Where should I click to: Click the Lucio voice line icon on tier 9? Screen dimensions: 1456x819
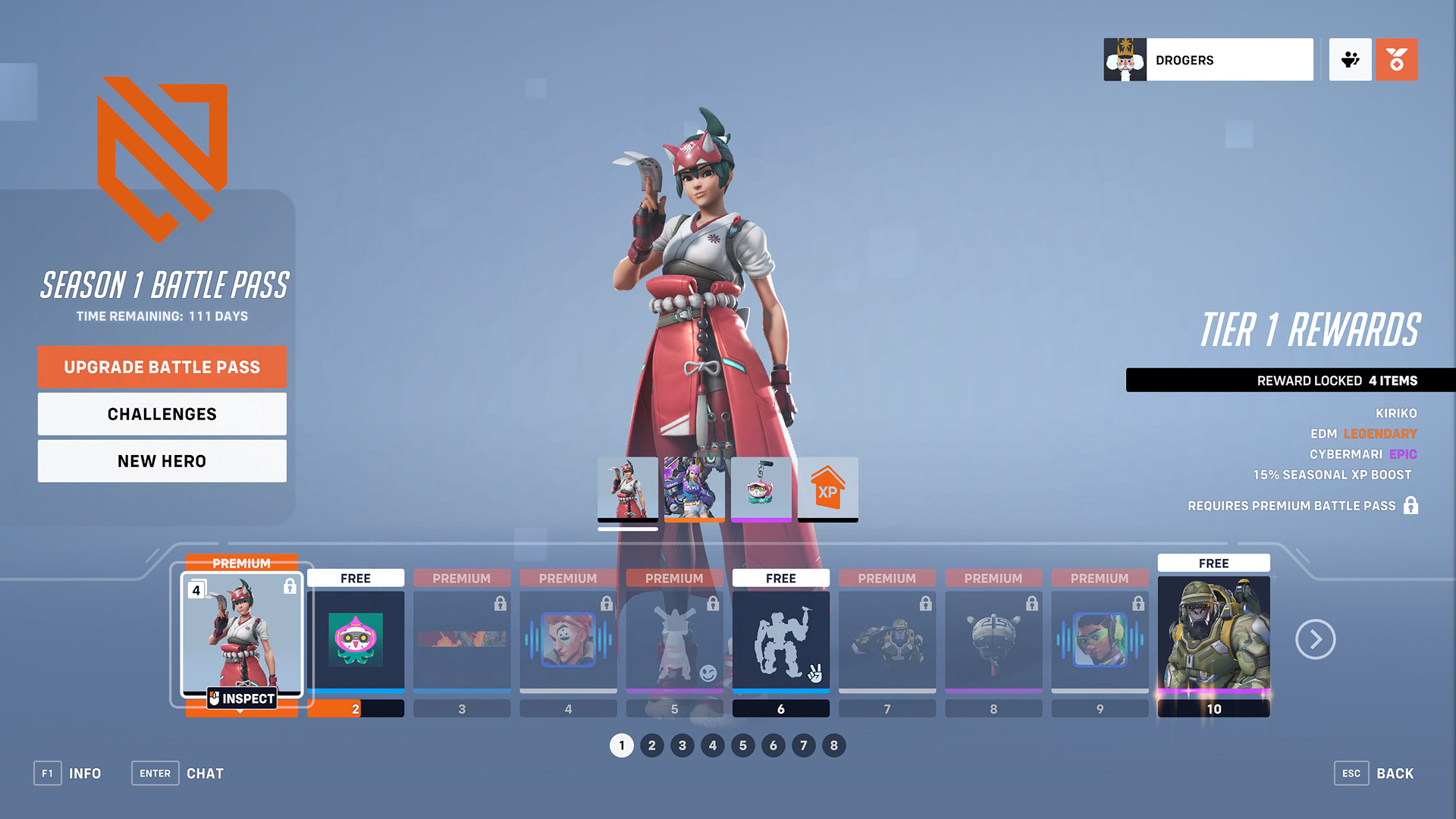tap(1100, 641)
